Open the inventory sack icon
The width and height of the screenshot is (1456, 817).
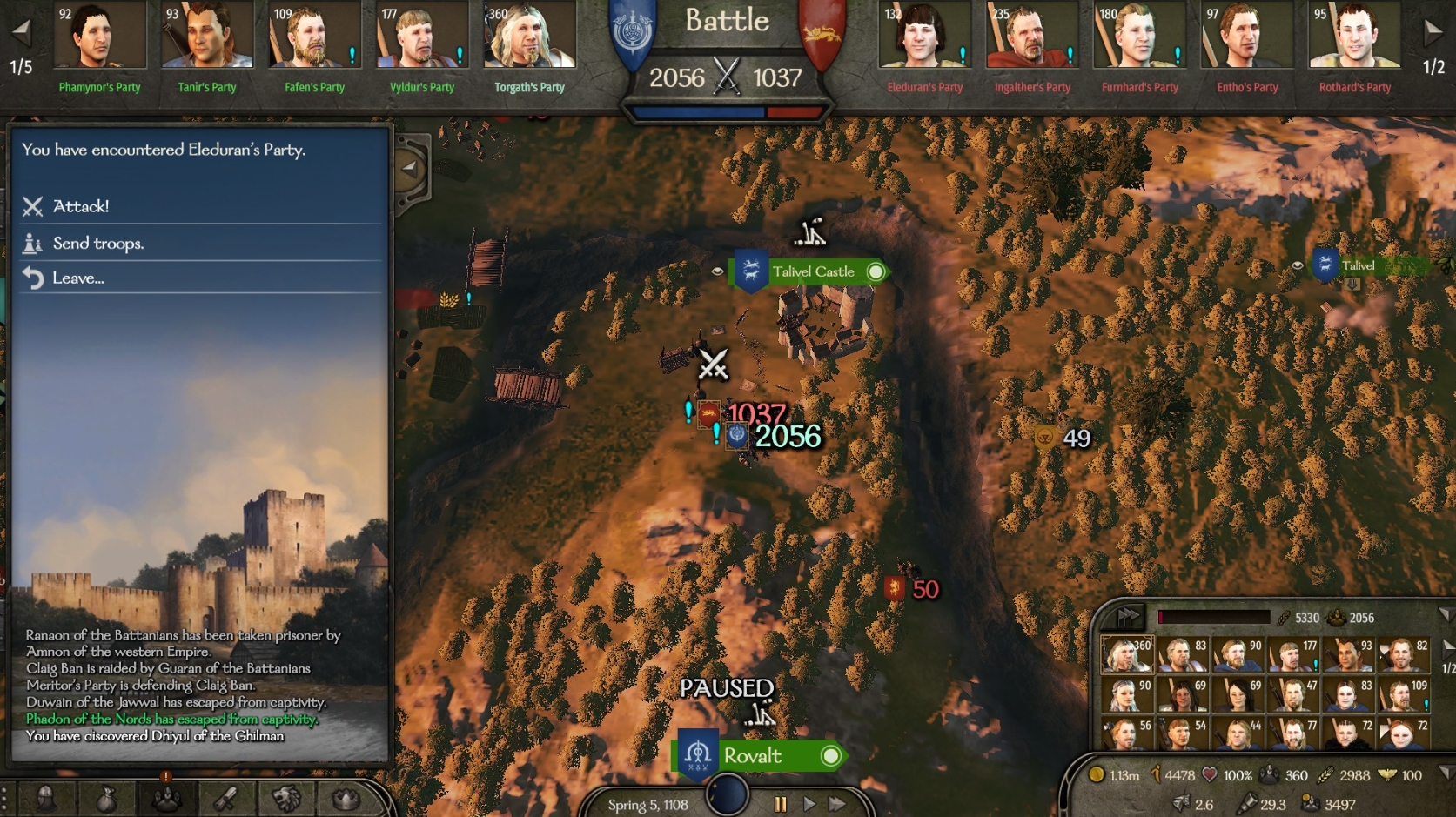(x=106, y=797)
